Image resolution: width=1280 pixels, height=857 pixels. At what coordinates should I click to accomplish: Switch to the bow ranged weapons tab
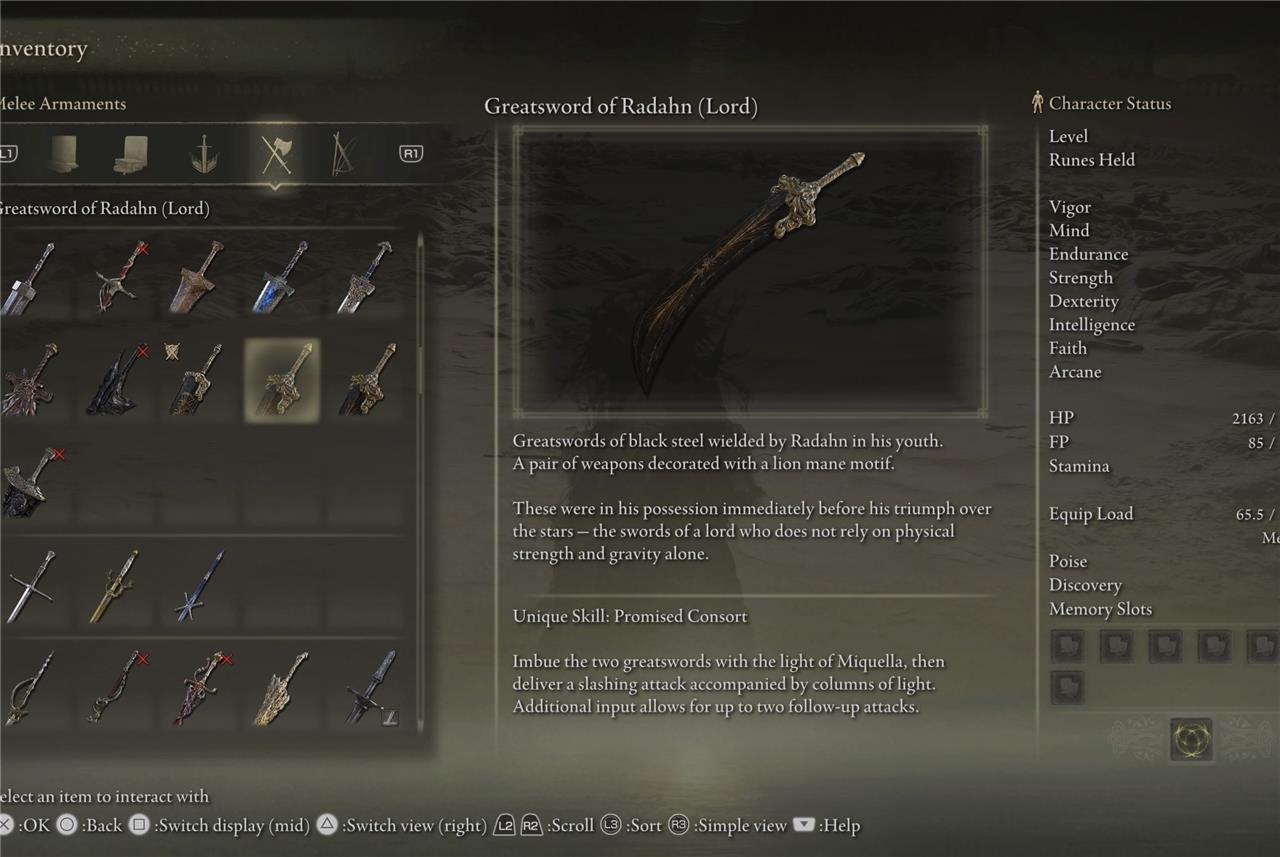click(x=343, y=154)
